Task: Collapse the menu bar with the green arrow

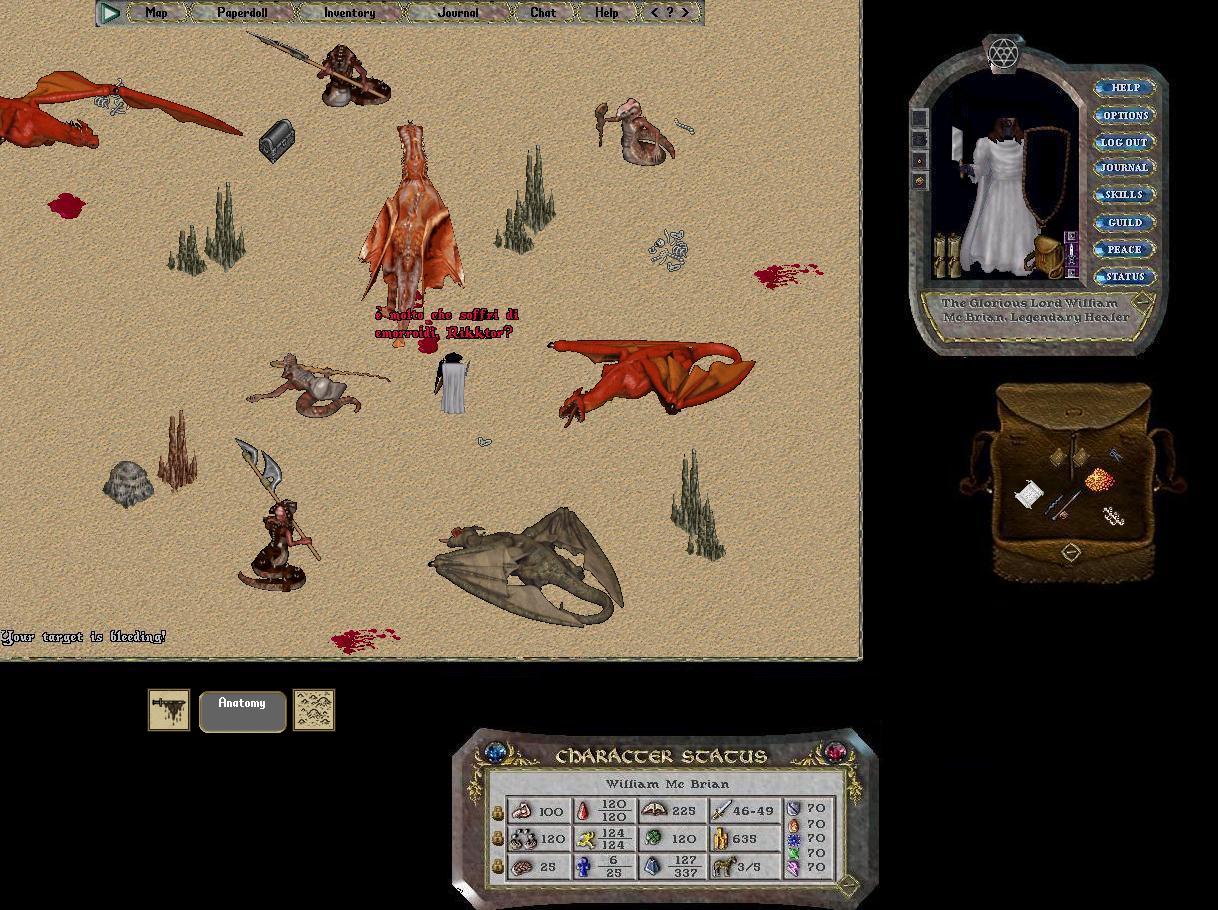Action: 111,13
